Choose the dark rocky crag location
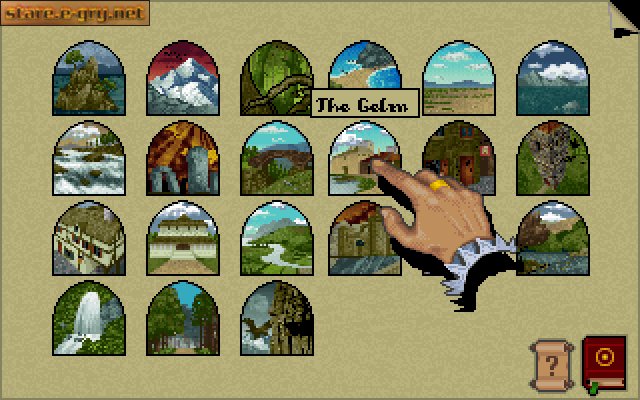Screen dimensions: 640x400 551,158
